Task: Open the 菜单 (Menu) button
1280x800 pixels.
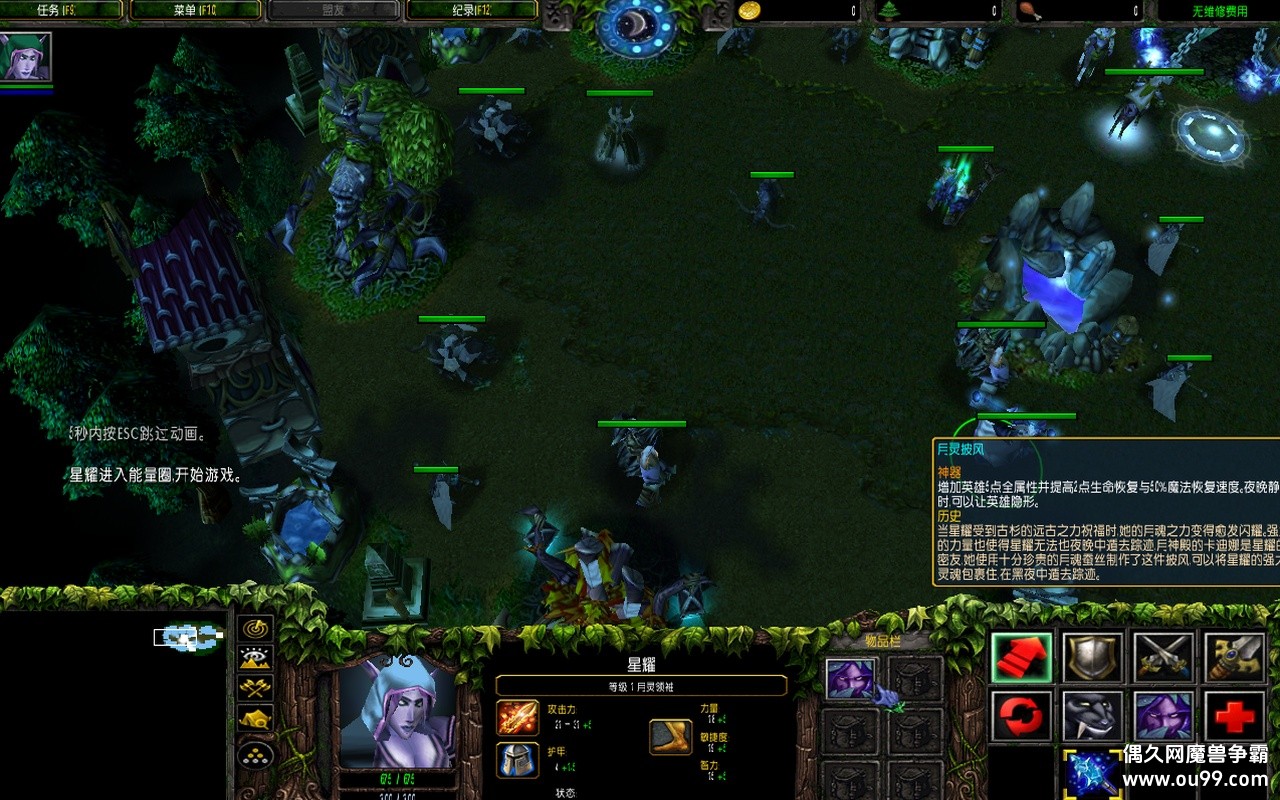Action: tap(196, 11)
